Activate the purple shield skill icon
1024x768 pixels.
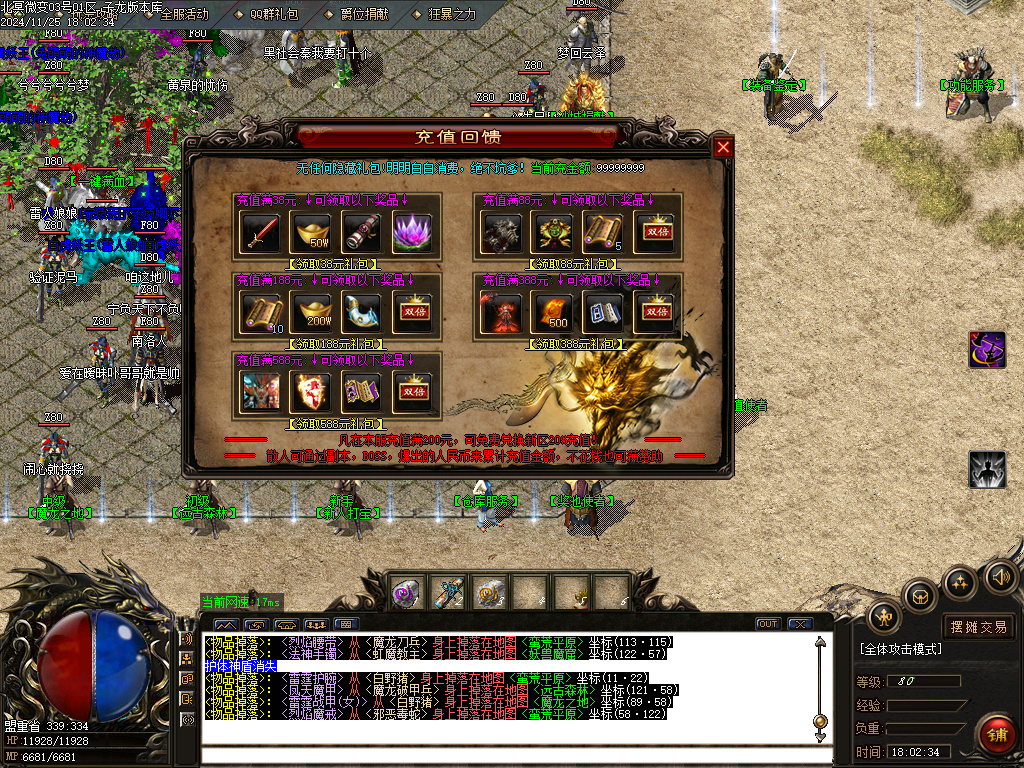987,350
